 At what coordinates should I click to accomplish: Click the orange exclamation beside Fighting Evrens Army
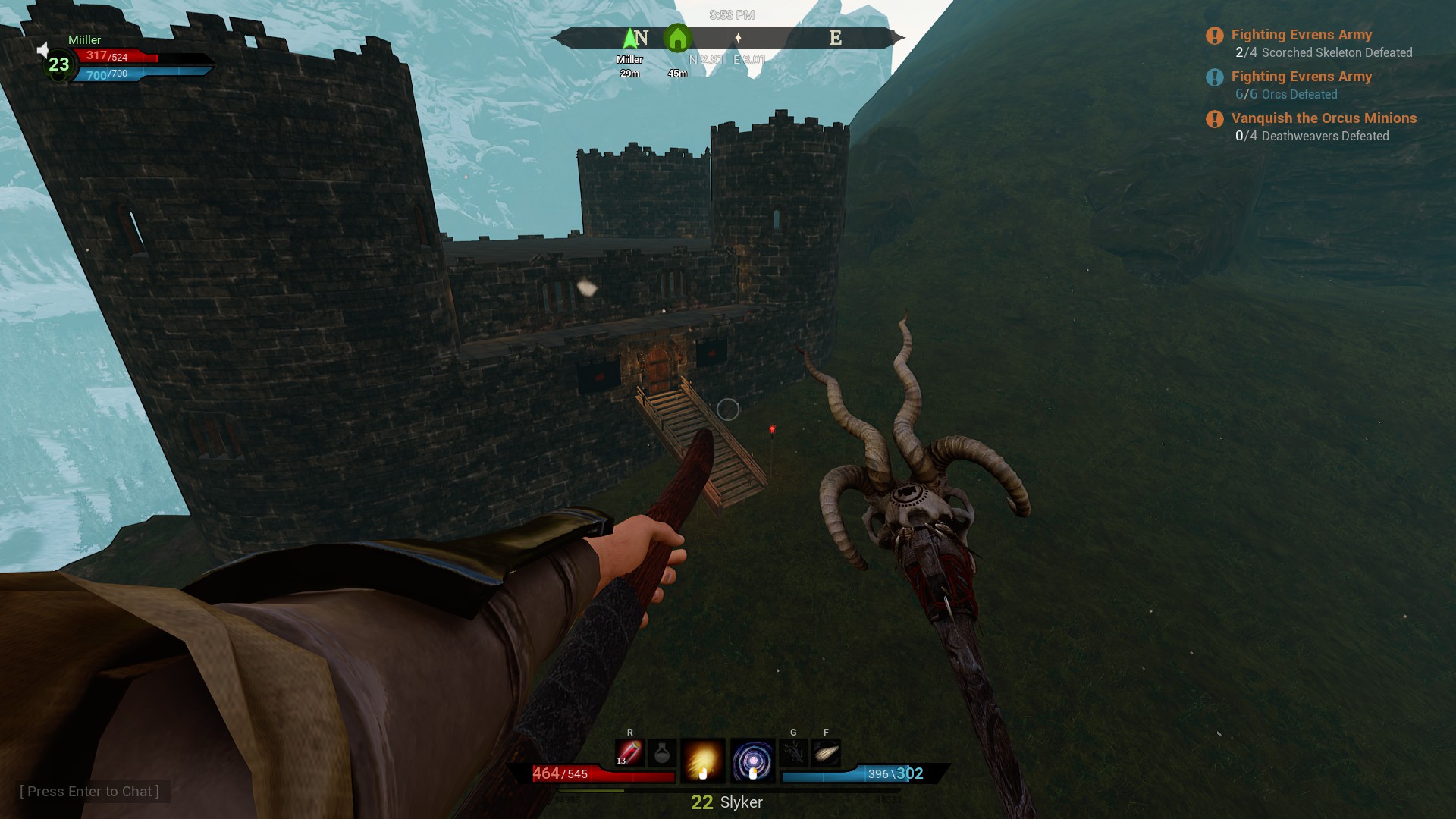[x=1213, y=34]
